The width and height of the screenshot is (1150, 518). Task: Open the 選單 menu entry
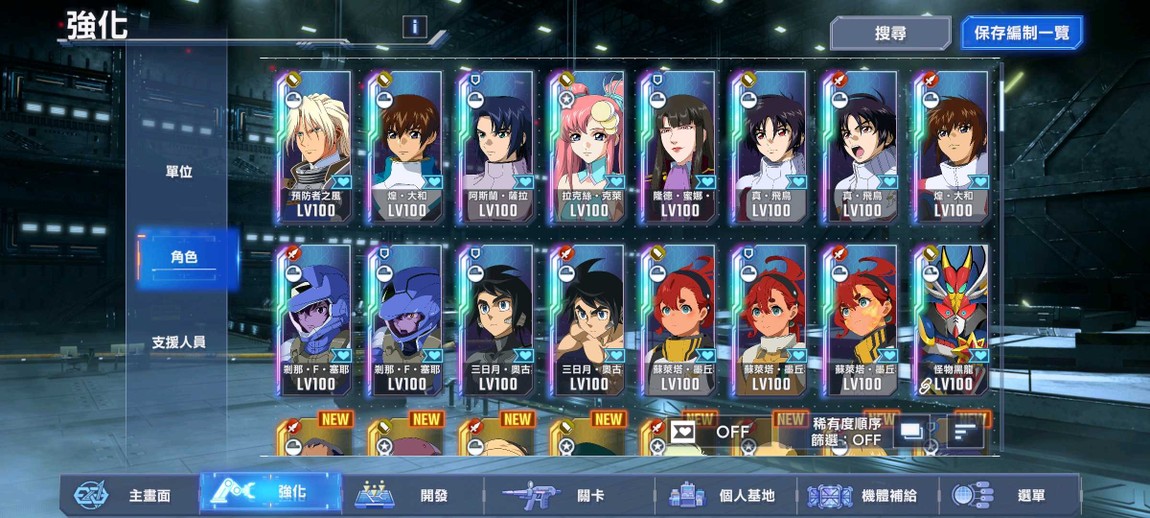coord(1010,495)
